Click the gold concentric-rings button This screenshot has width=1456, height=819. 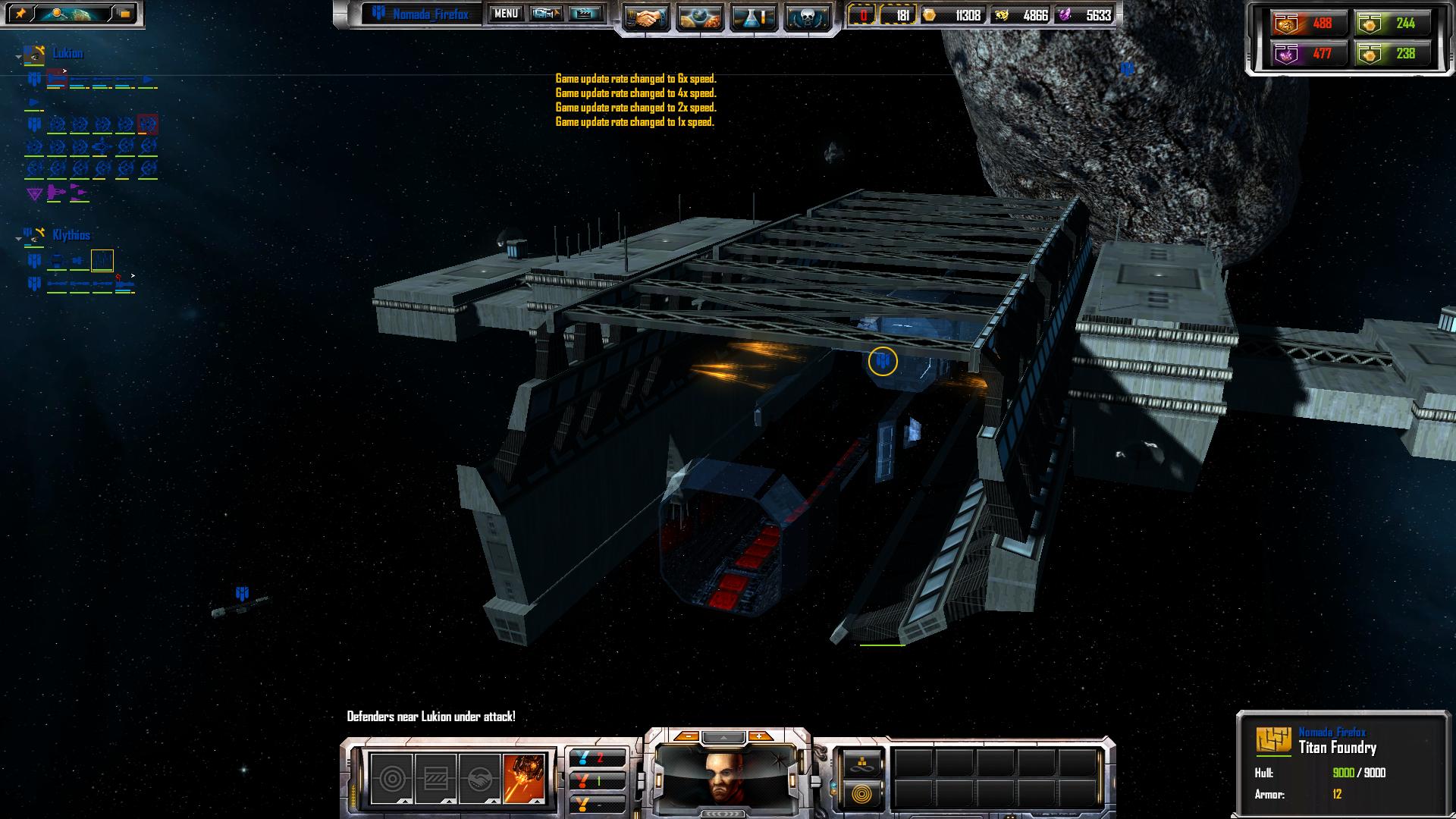[x=861, y=794]
